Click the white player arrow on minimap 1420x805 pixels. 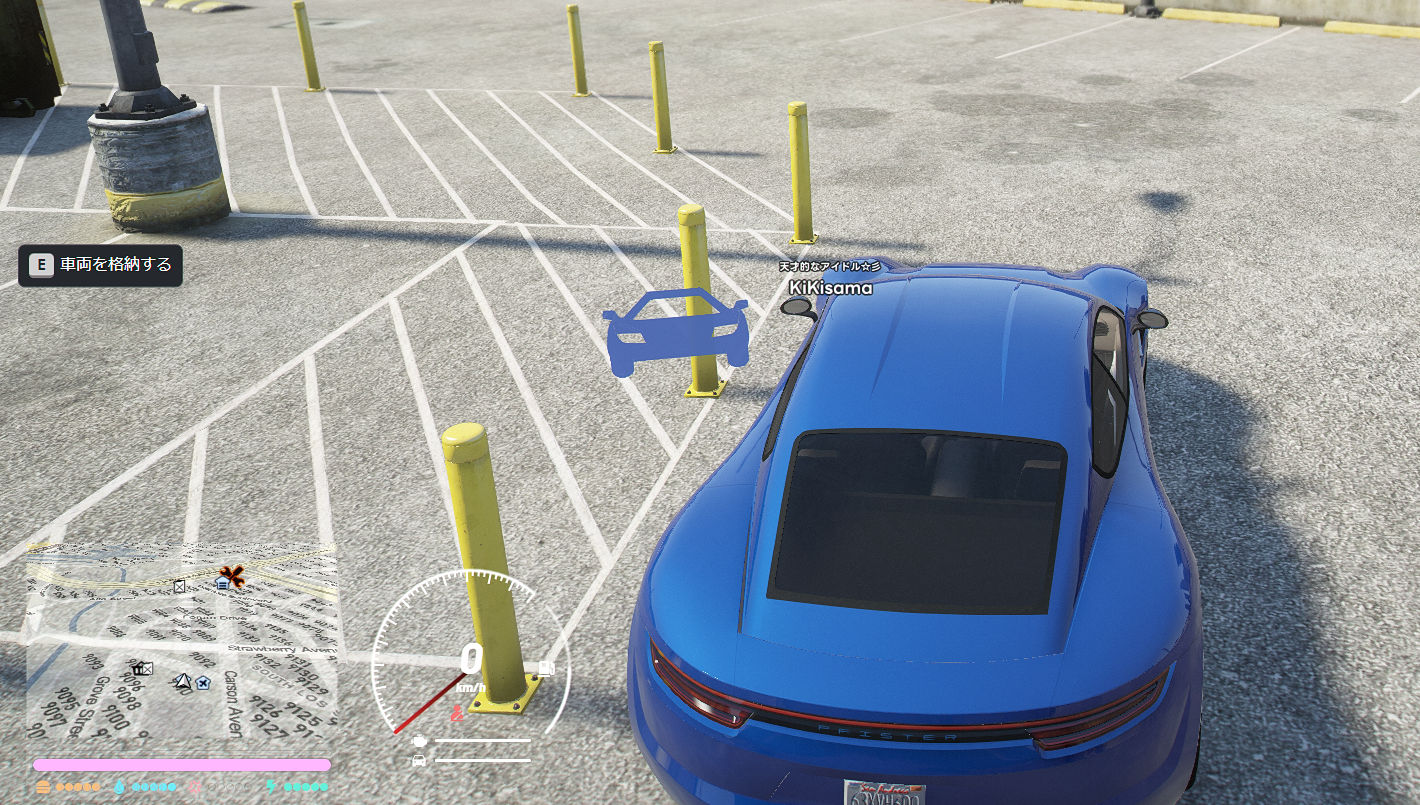pyautogui.click(x=182, y=682)
